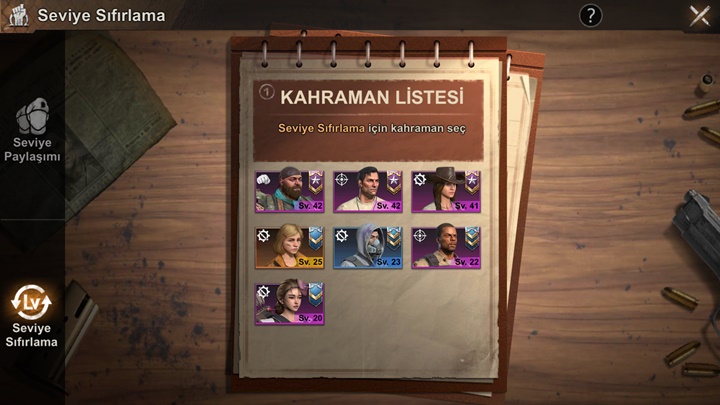Choose the bearded bandana hero, level 42
This screenshot has height=405, width=720.
pyautogui.click(x=289, y=191)
